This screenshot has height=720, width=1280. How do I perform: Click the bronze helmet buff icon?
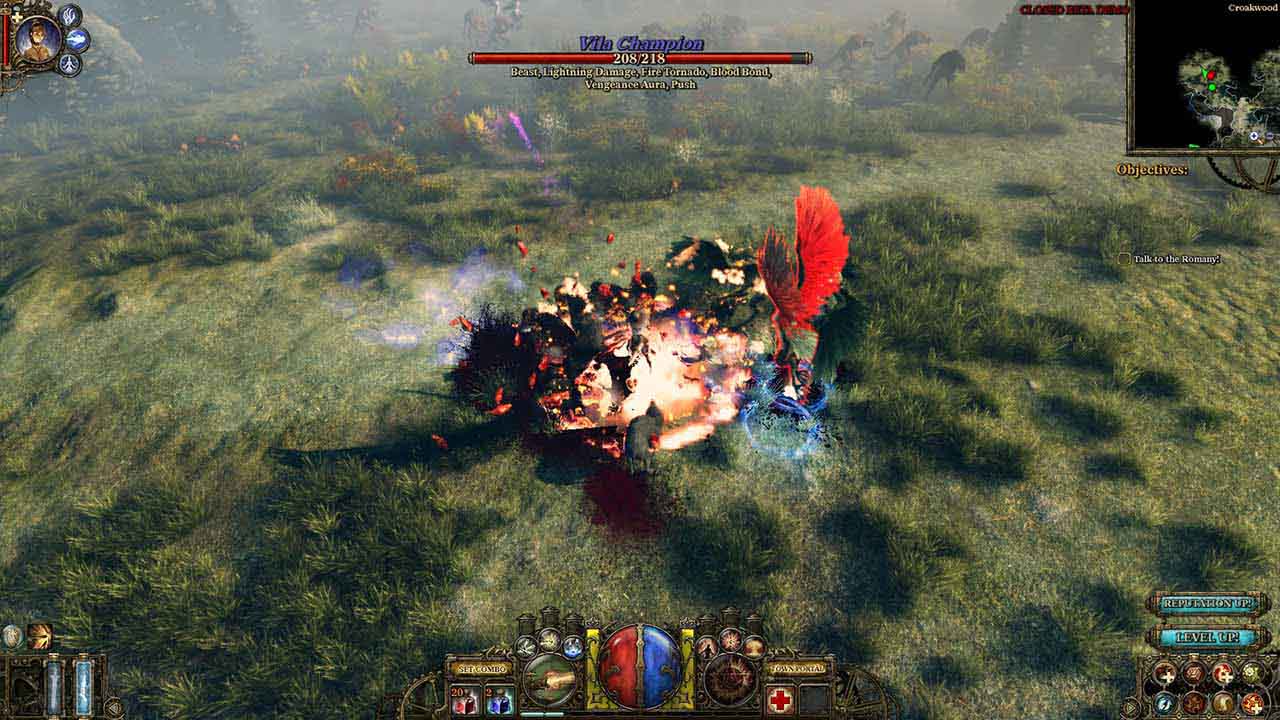coord(40,636)
